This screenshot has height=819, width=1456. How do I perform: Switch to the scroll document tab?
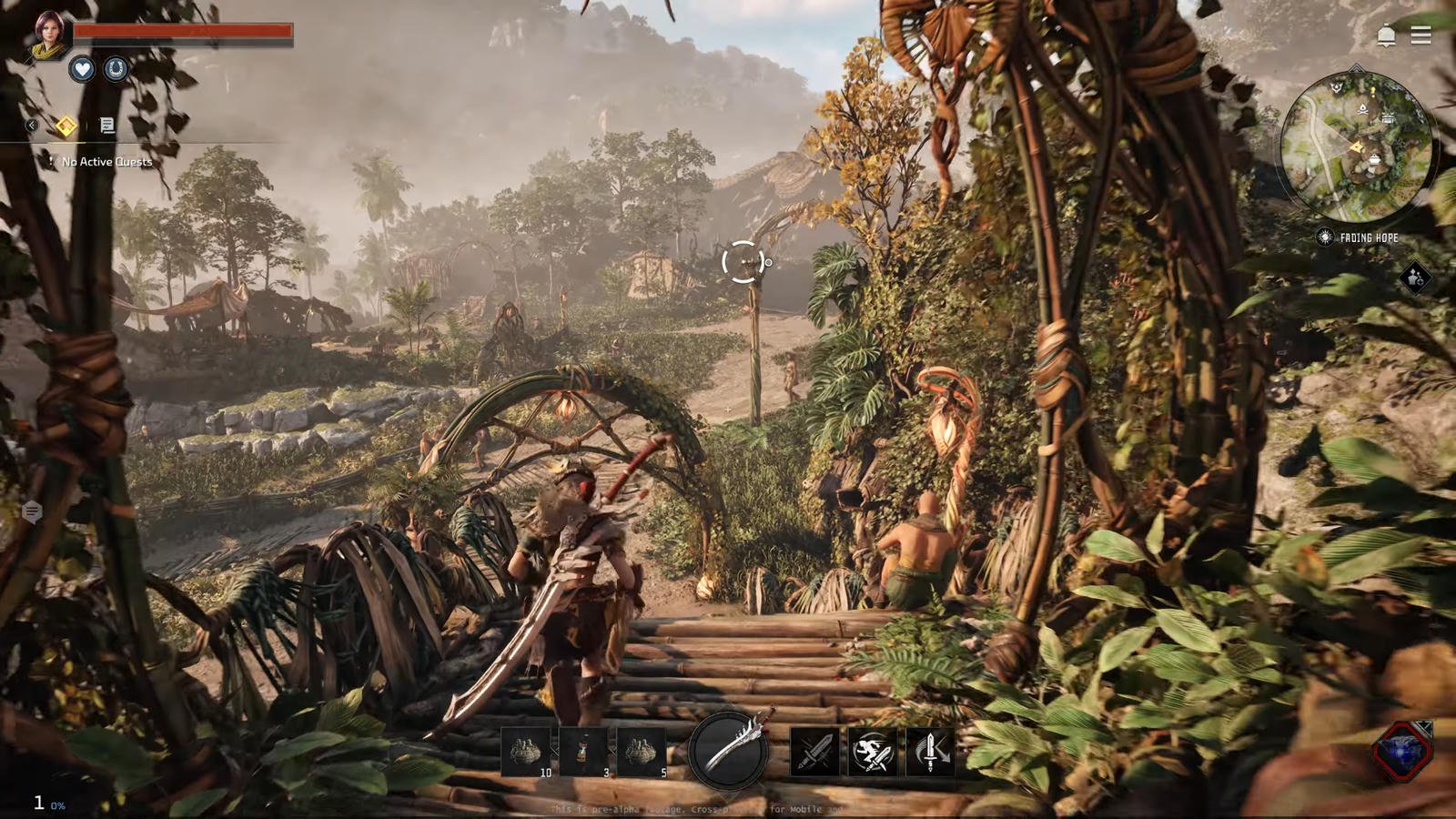click(x=106, y=126)
